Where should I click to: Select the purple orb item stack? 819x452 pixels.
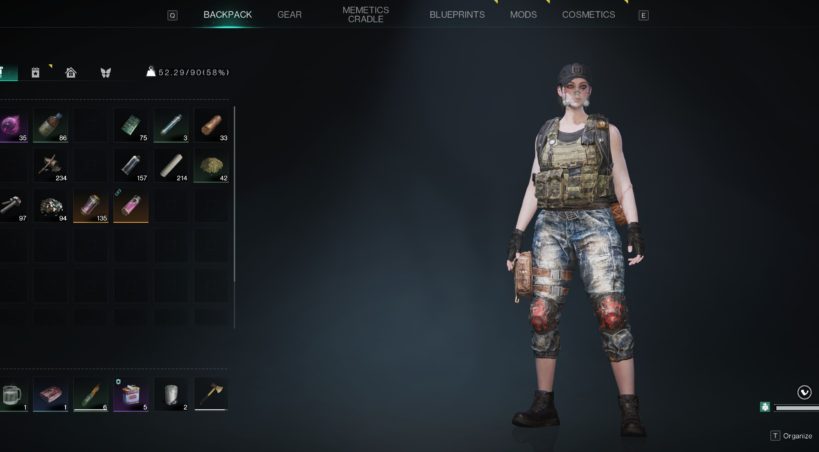point(12,125)
